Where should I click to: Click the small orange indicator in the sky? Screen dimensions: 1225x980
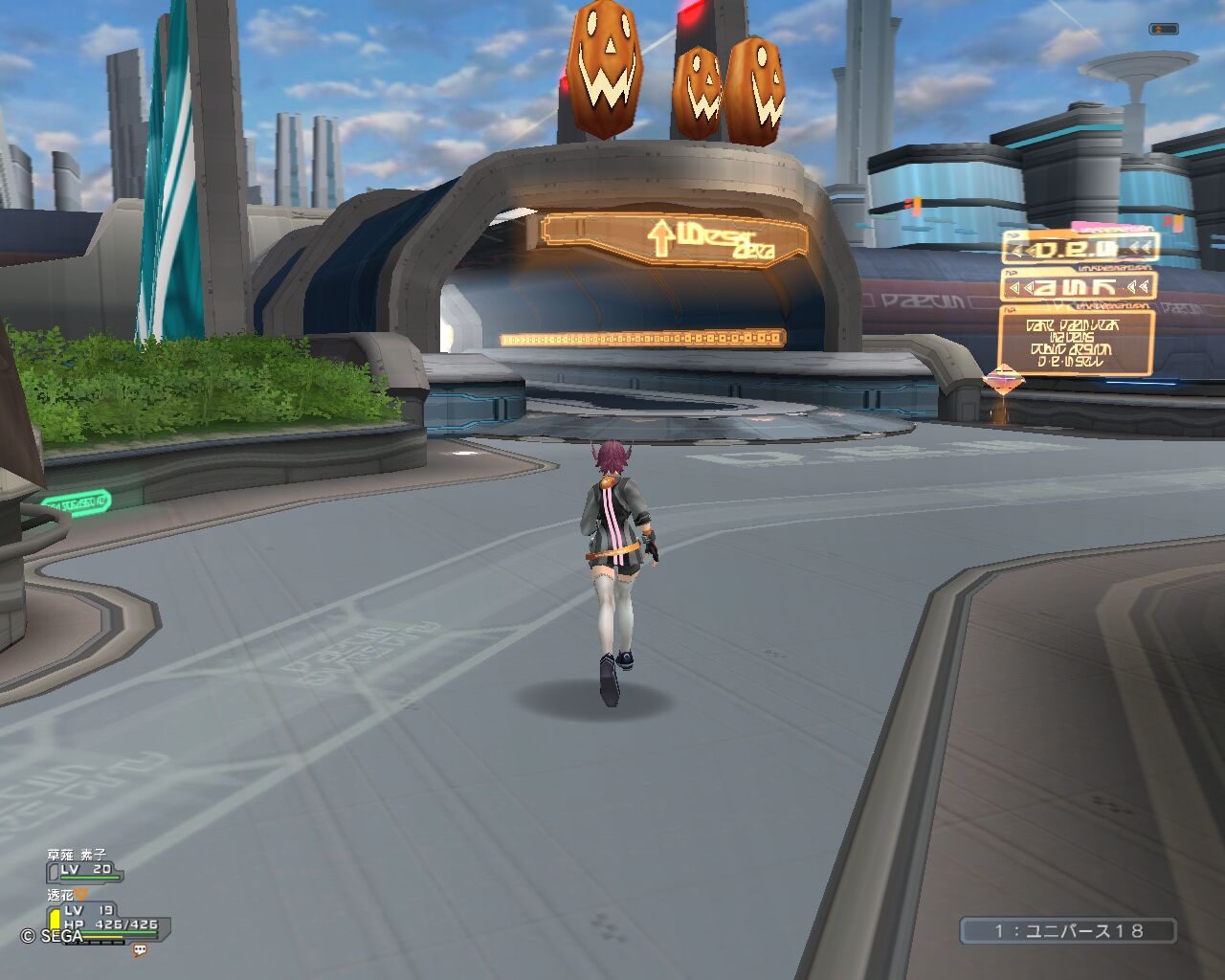(1164, 30)
